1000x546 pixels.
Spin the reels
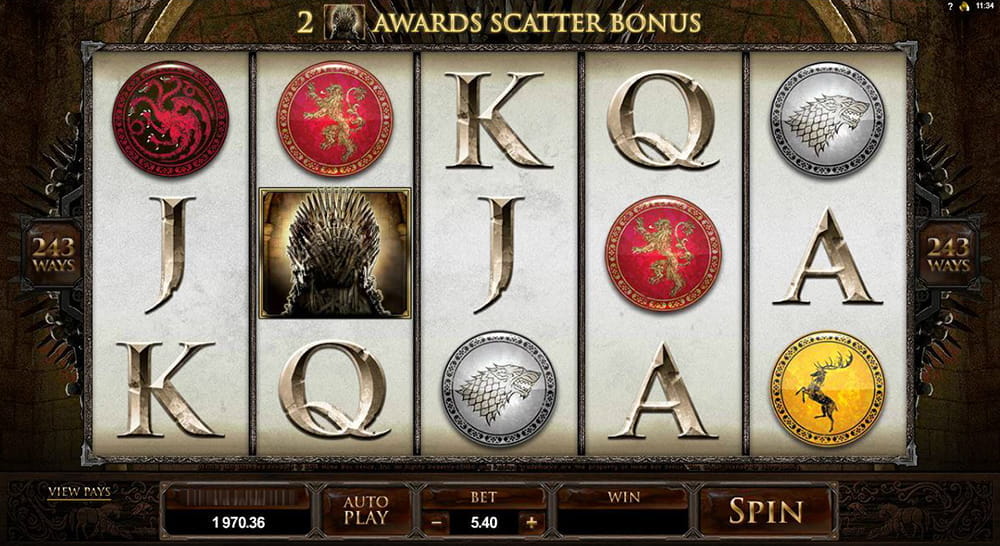[765, 510]
